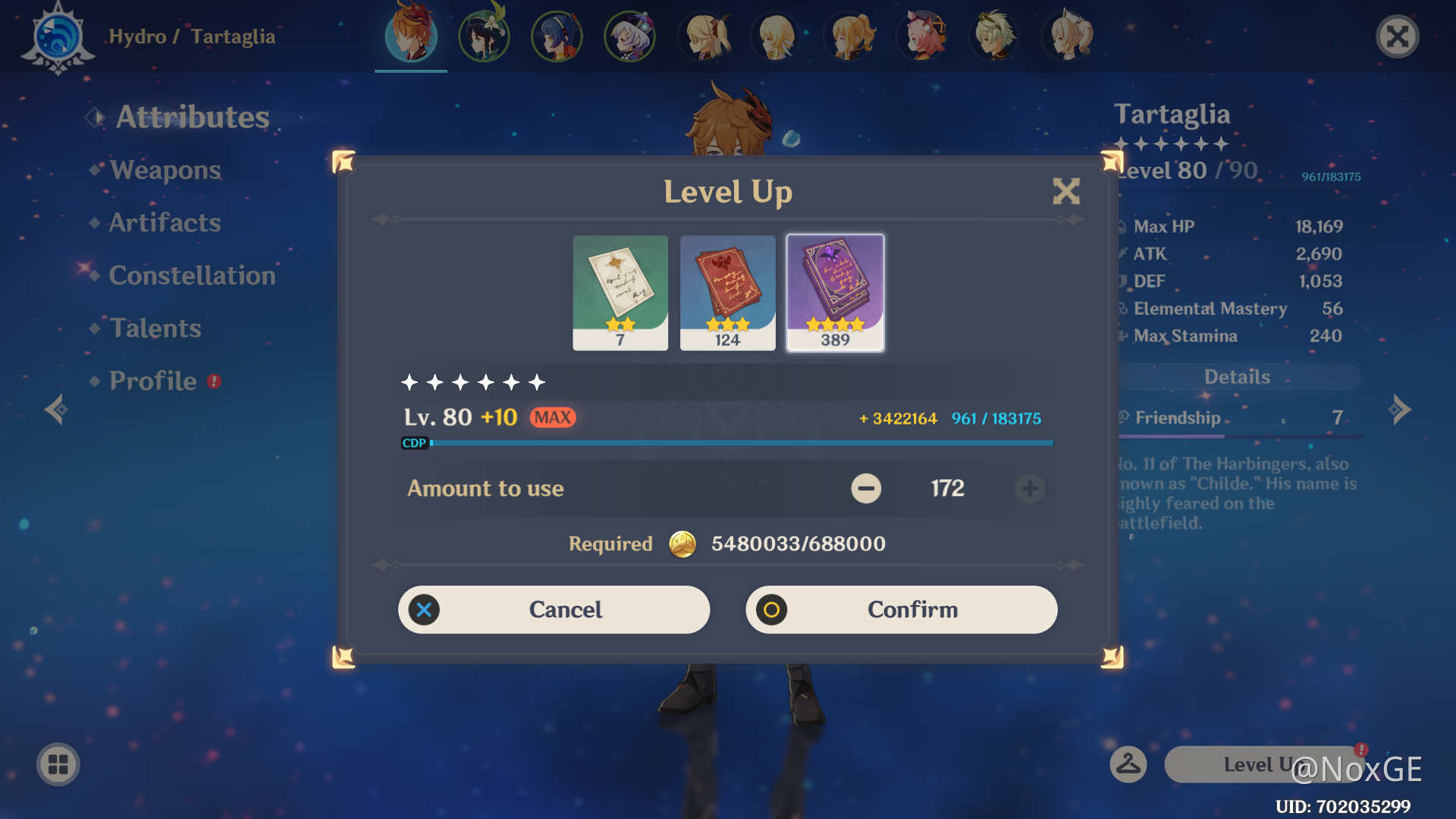Screen dimensions: 1456x819
Task: Select the Weapons menu entry
Action: (x=165, y=170)
